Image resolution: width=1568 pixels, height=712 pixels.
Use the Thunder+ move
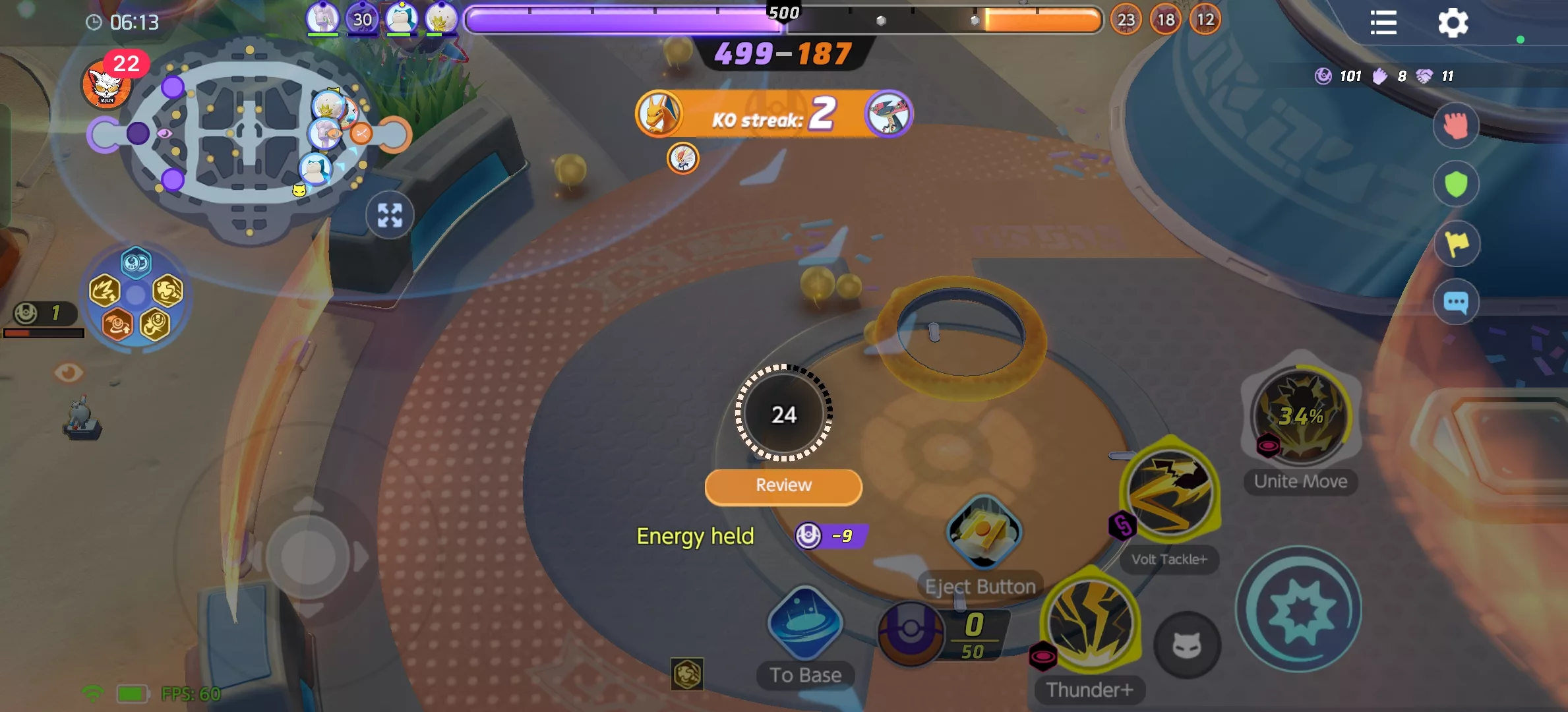click(x=1091, y=623)
